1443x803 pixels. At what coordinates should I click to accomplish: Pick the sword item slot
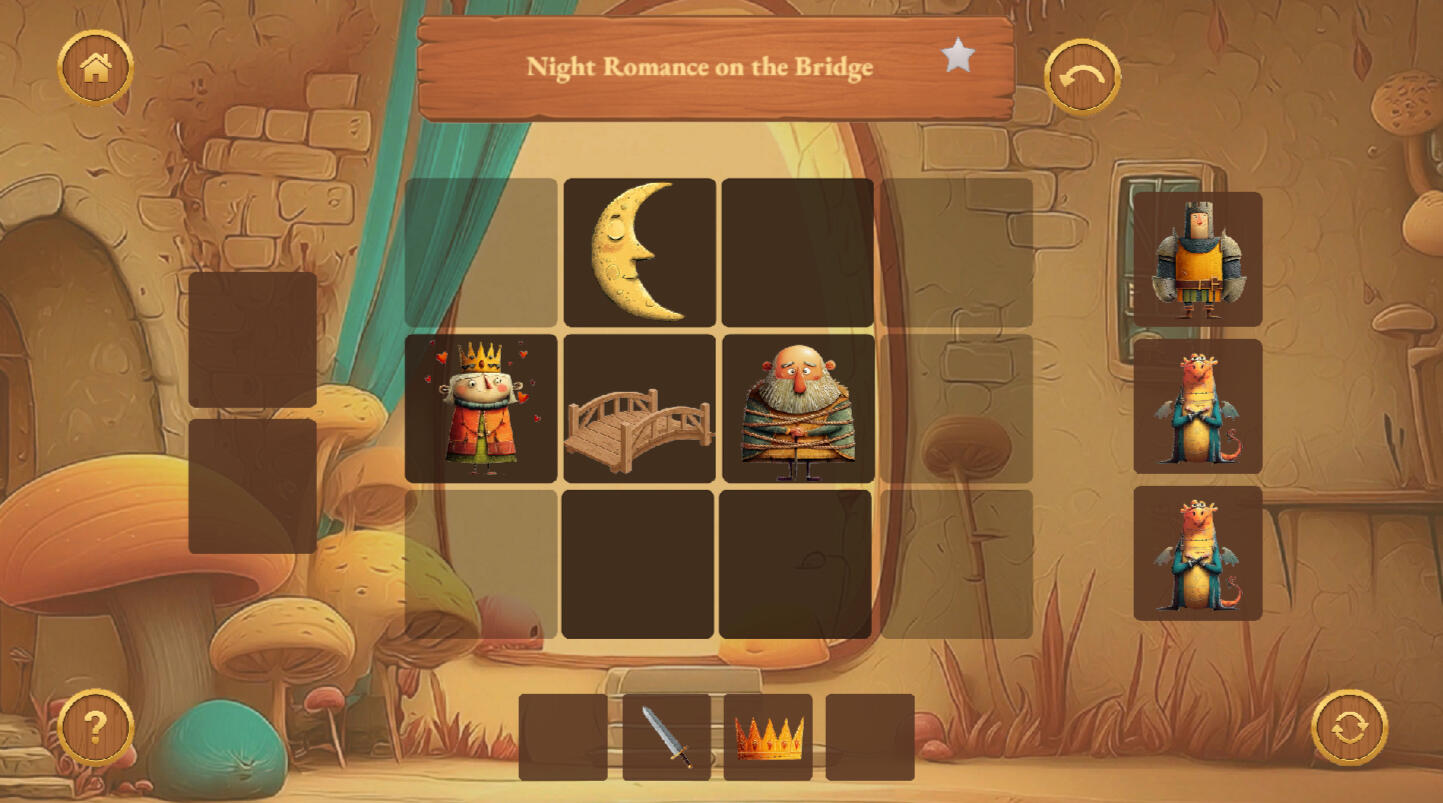pos(666,737)
